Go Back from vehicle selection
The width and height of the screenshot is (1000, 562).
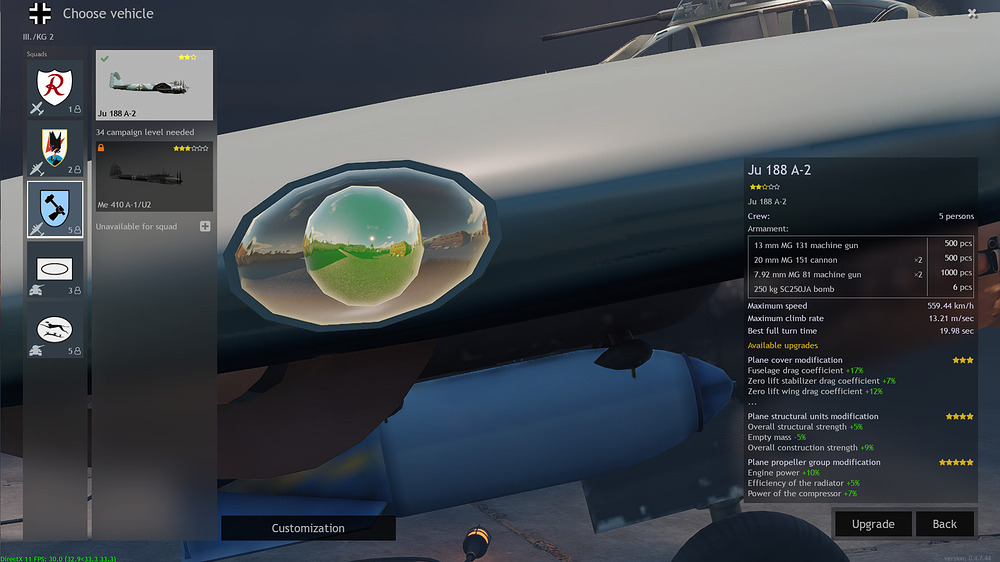(944, 524)
